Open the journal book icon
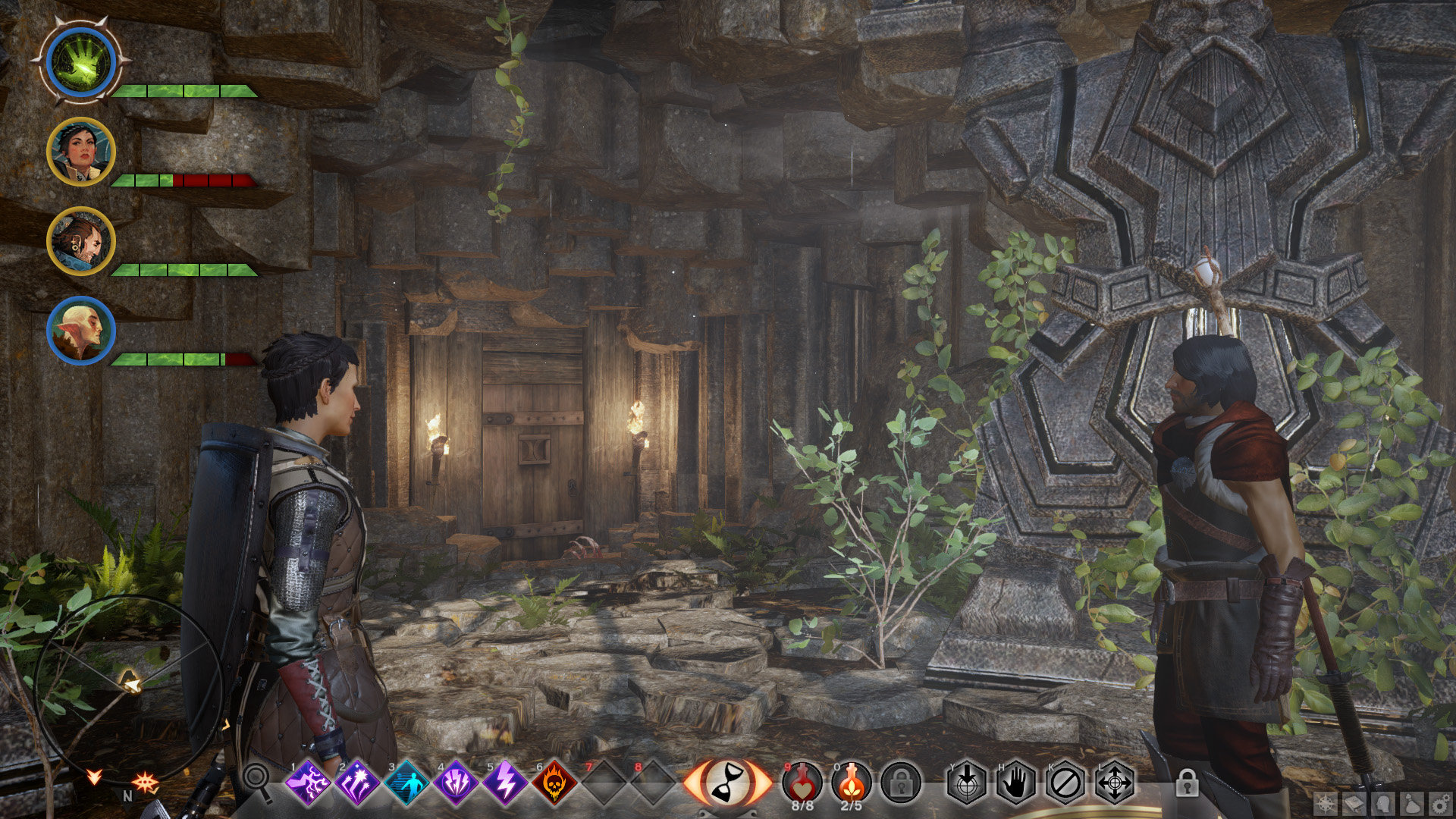The height and width of the screenshot is (819, 1456). pyautogui.click(x=1354, y=804)
